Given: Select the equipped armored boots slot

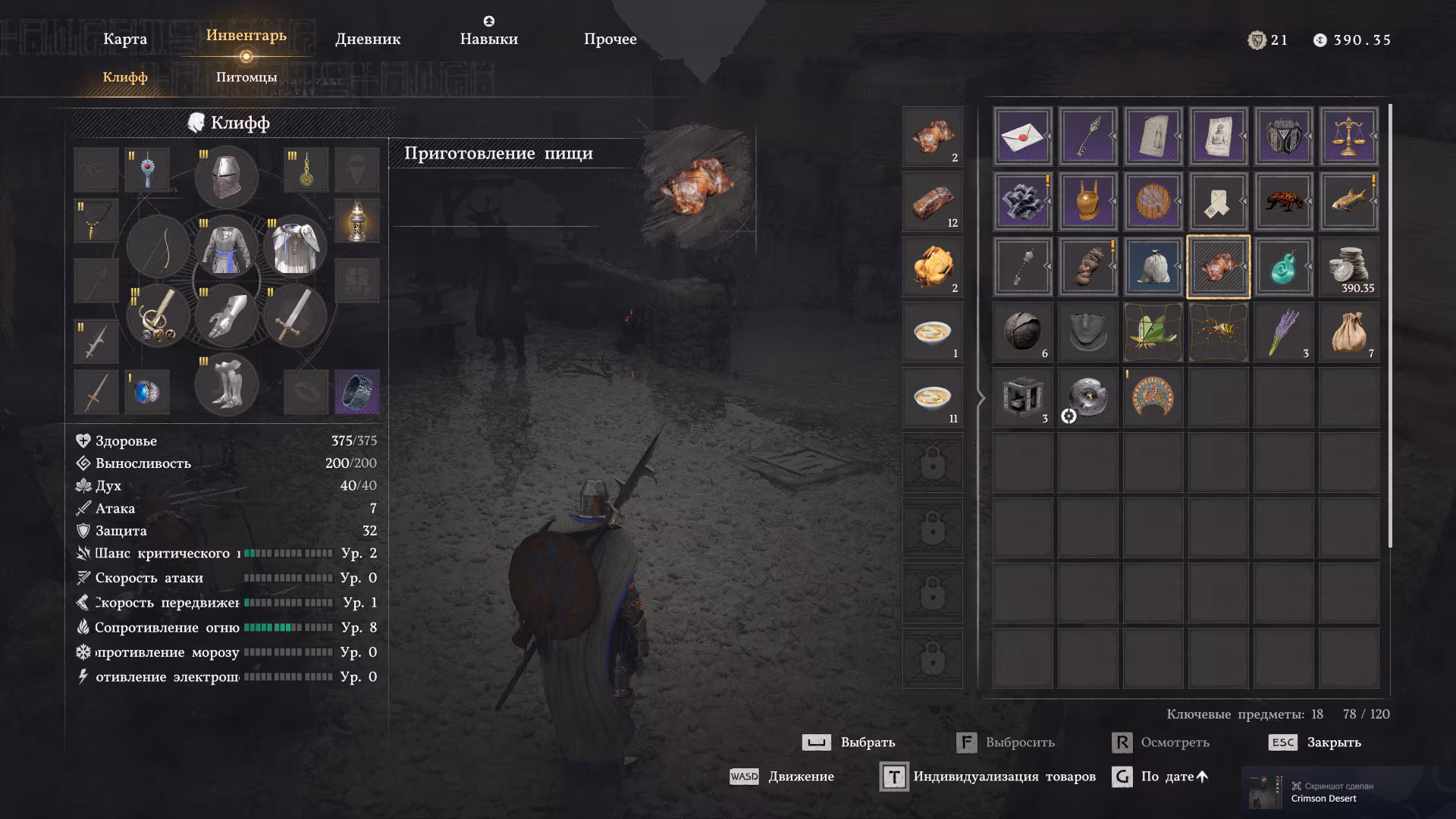Looking at the screenshot, I should point(226,384).
